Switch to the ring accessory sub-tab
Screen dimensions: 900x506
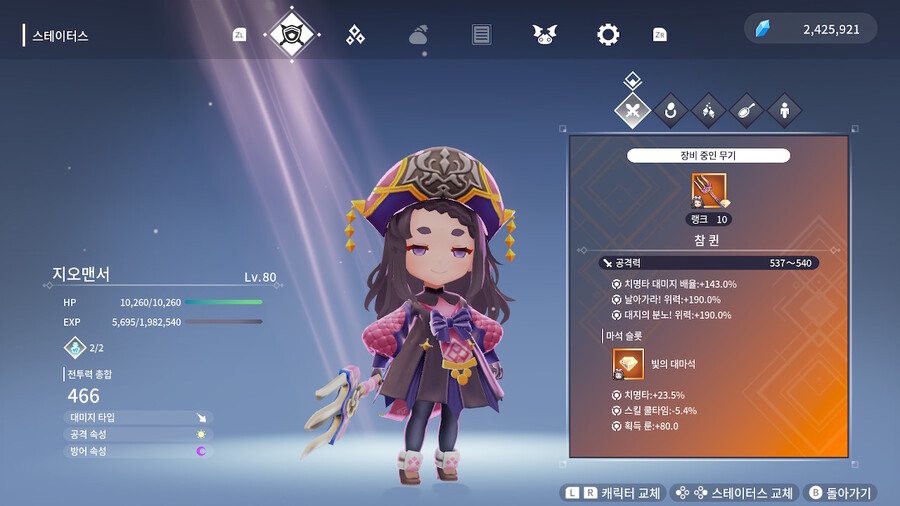[x=670, y=110]
